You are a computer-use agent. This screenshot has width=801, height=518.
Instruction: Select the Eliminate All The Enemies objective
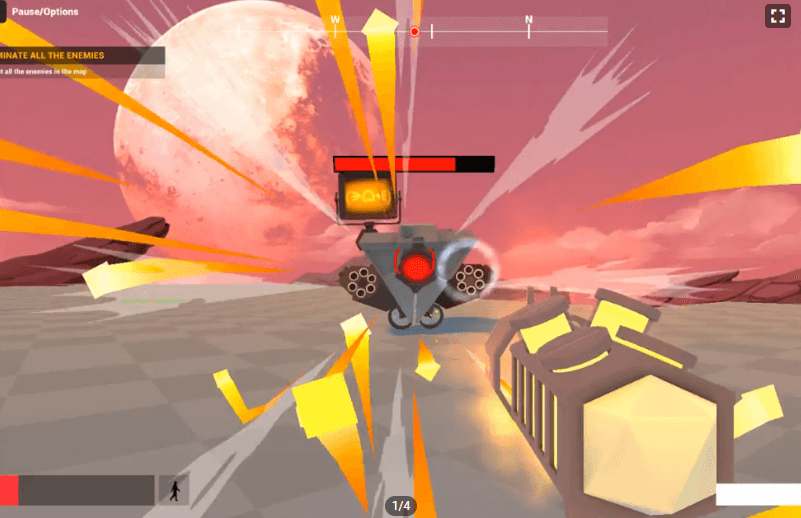tap(70, 55)
